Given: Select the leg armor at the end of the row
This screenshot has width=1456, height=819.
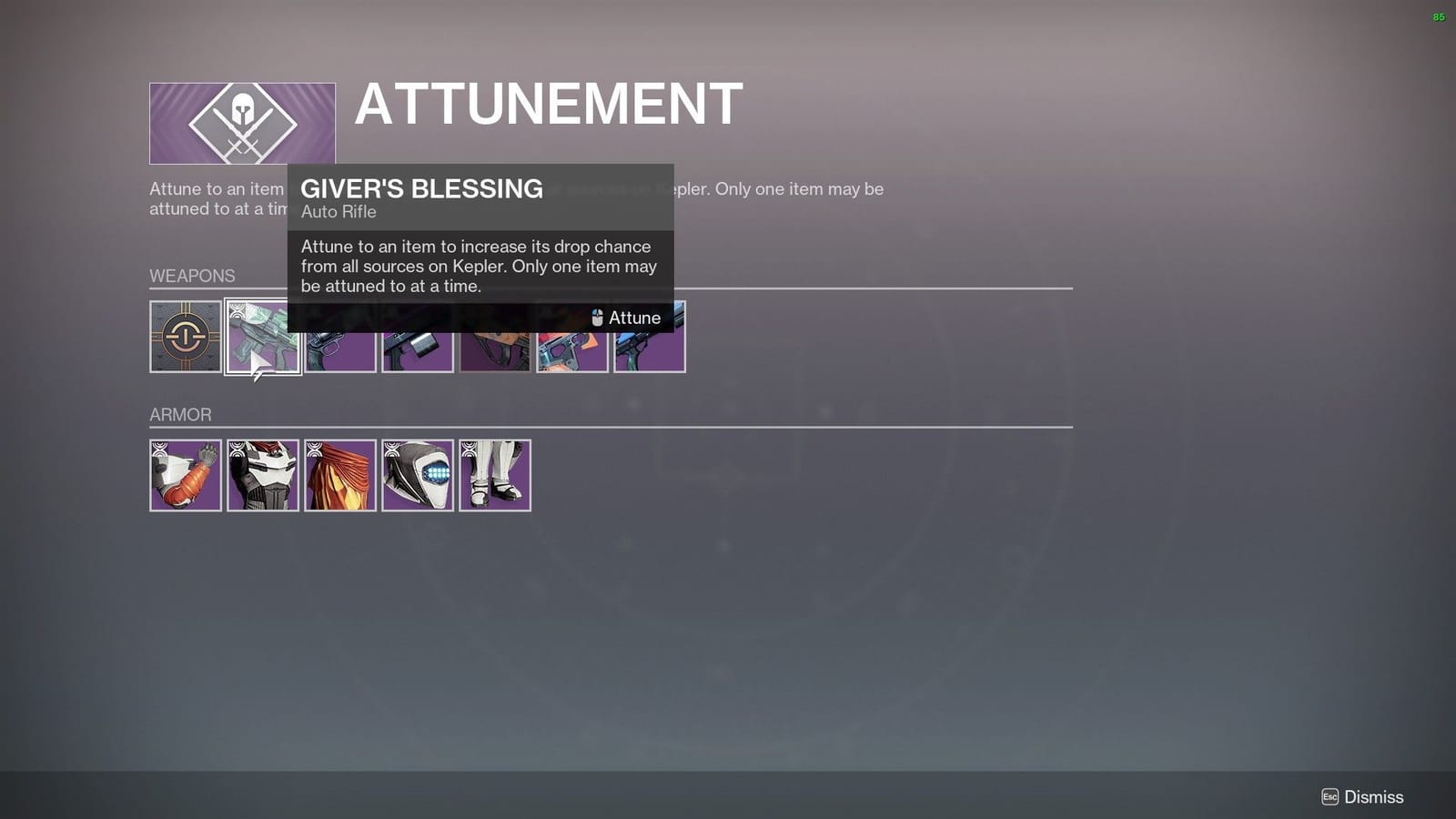Looking at the screenshot, I should click(494, 475).
